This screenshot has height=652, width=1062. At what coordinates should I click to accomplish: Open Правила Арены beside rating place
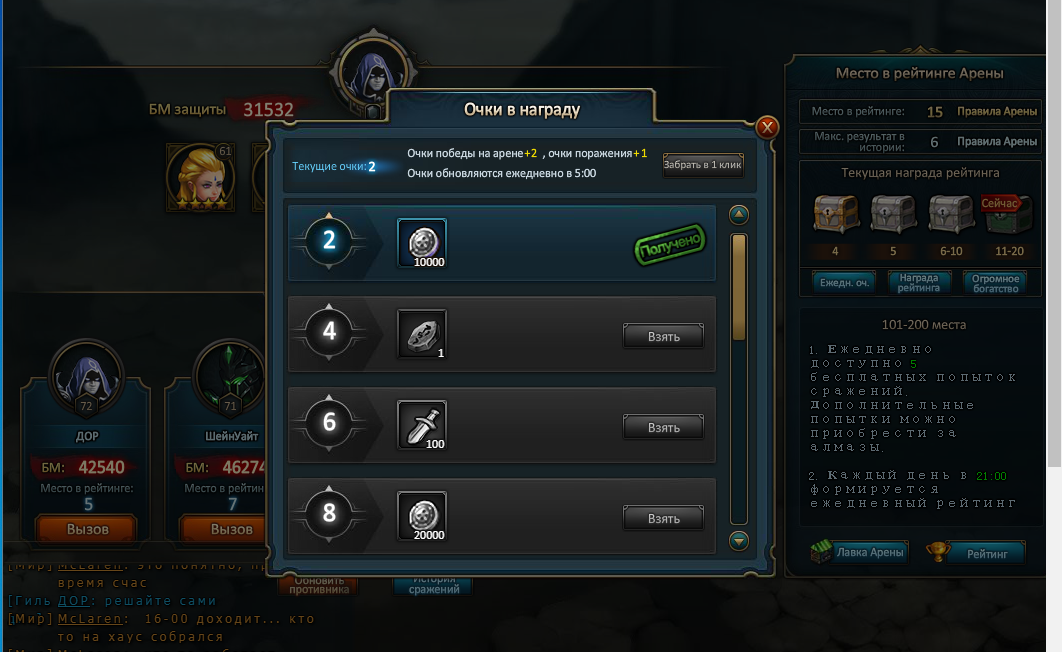996,112
